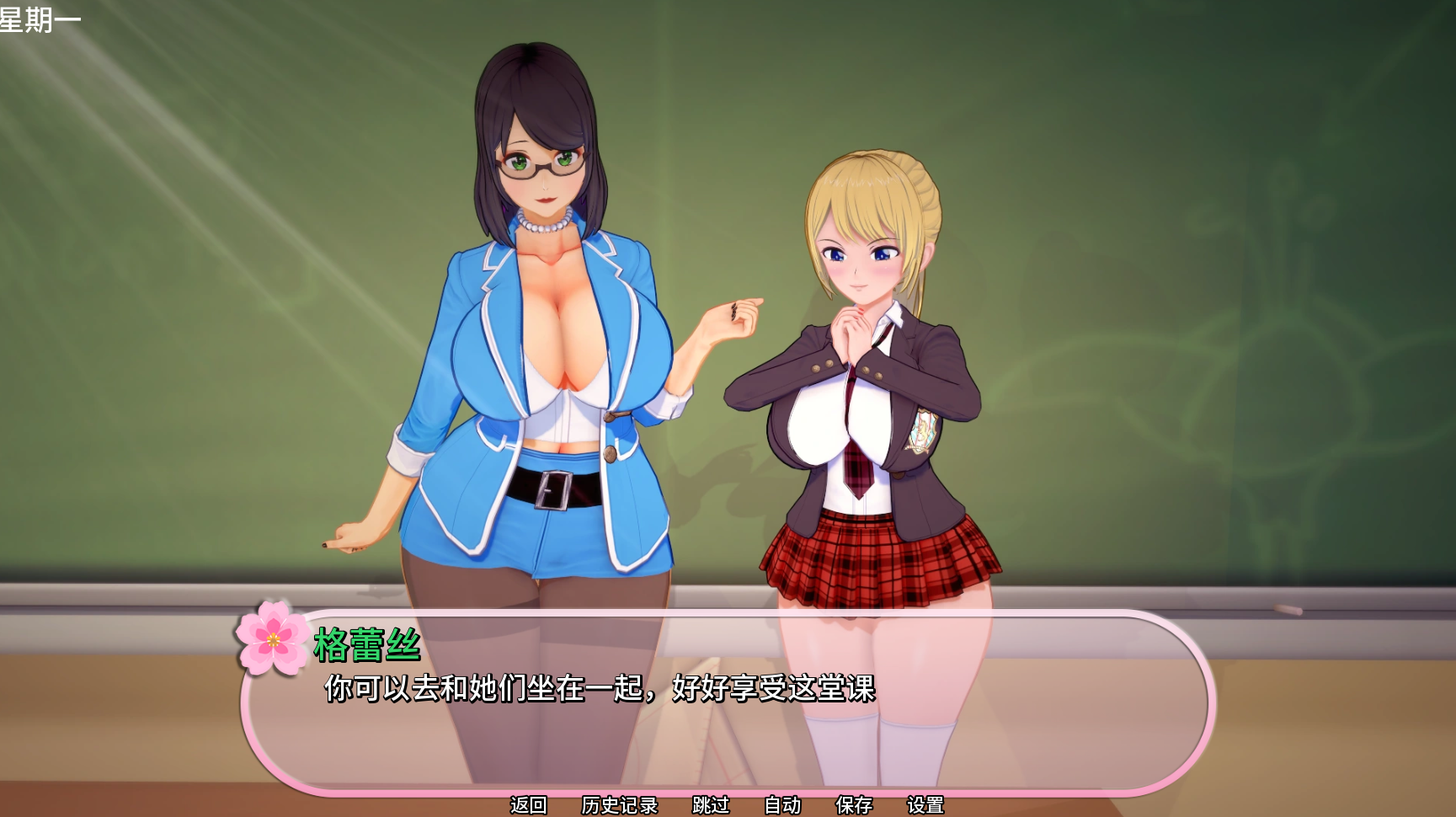Open the 历史记录 (History) log
1456x817 pixels.
(619, 805)
